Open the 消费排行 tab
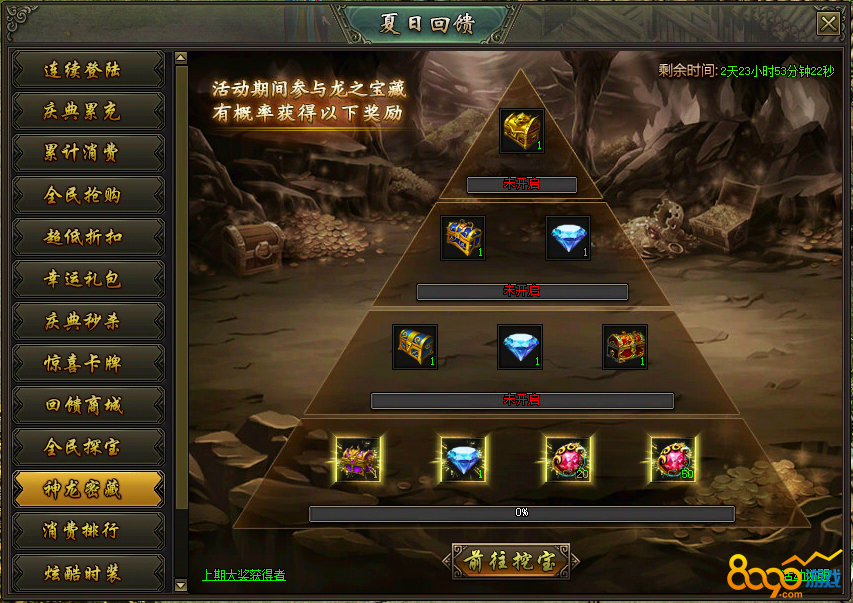853x603 pixels. [x=87, y=531]
